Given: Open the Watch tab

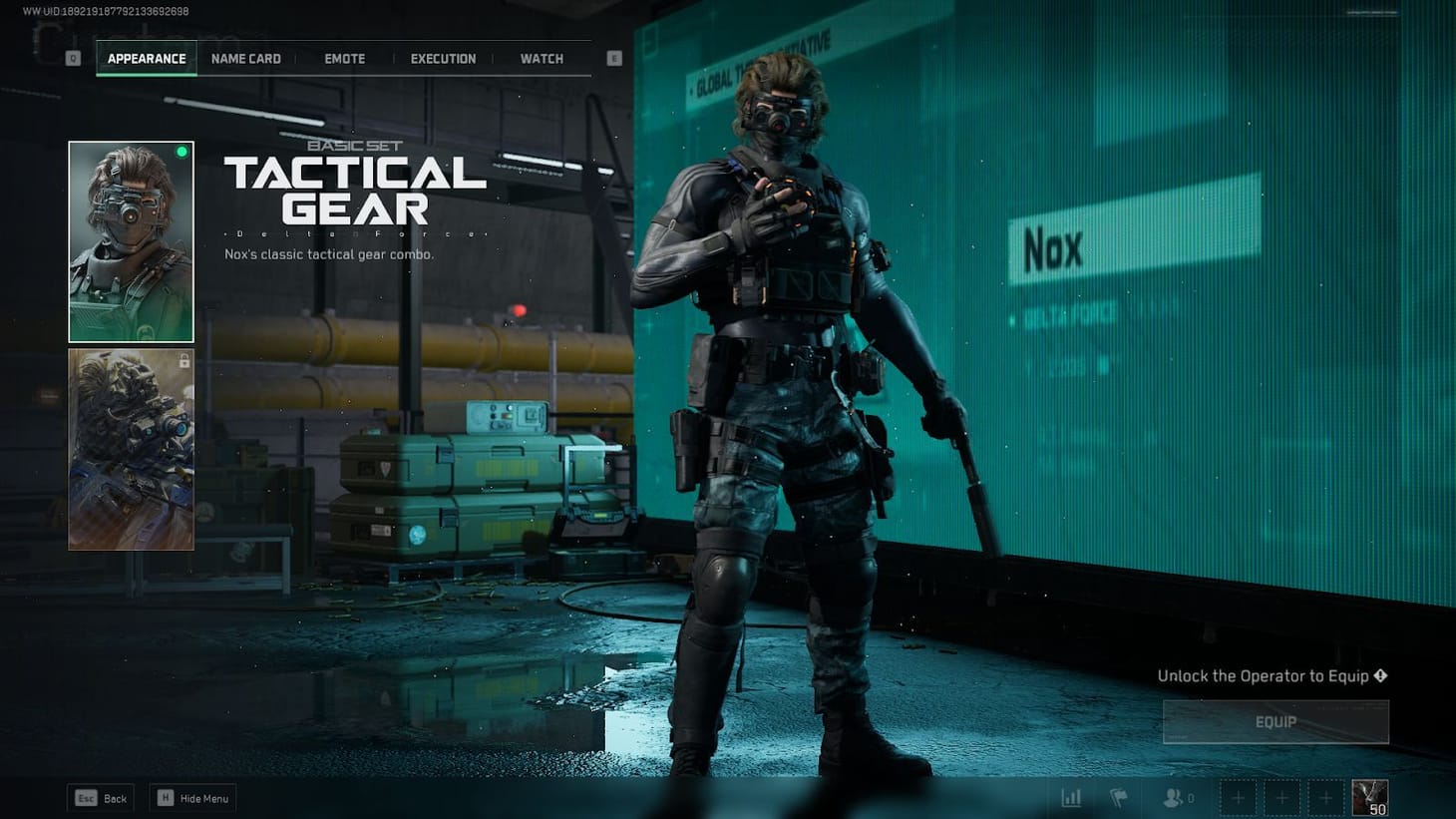Looking at the screenshot, I should [541, 58].
